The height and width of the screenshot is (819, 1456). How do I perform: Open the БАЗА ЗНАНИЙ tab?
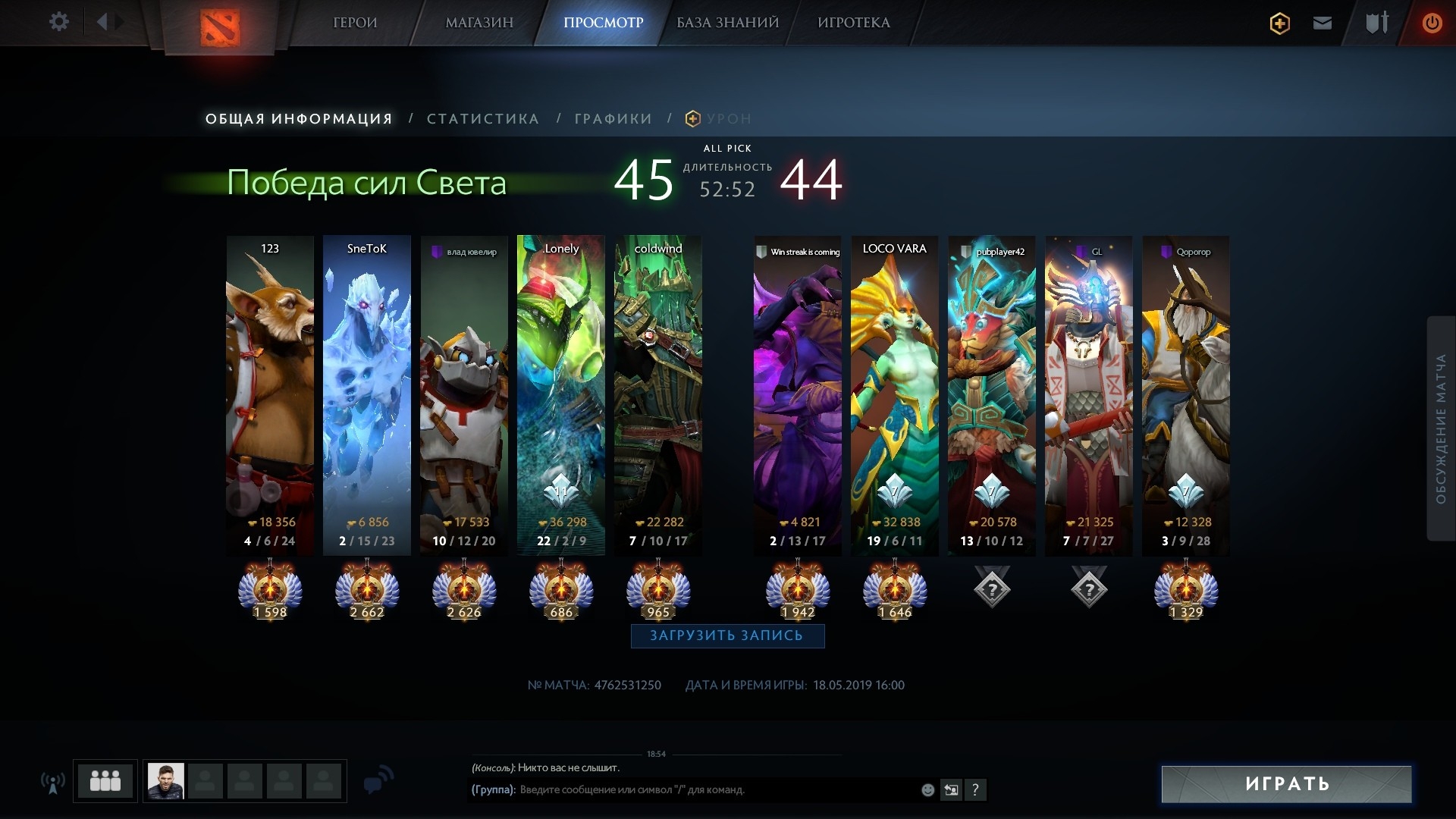(727, 23)
